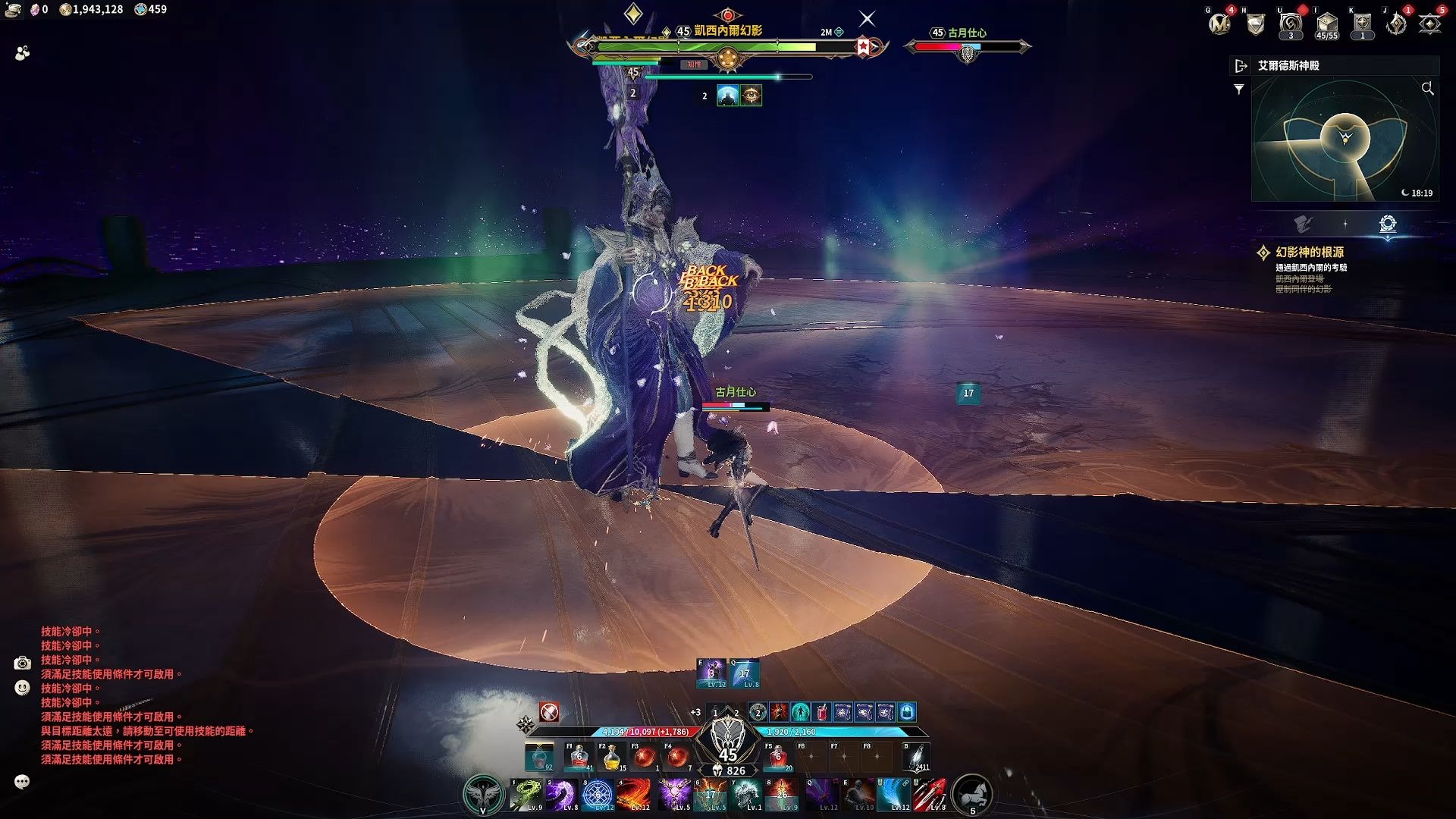Image resolution: width=1456 pixels, height=819 pixels.
Task: Click the minimap magnifier zoom button
Action: pyautogui.click(x=1427, y=89)
